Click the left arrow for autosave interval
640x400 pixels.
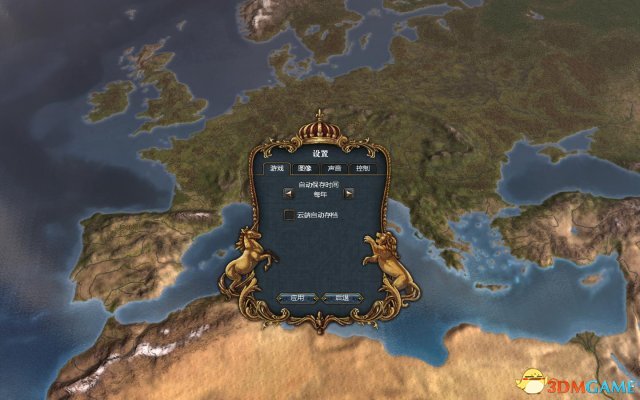[287, 191]
